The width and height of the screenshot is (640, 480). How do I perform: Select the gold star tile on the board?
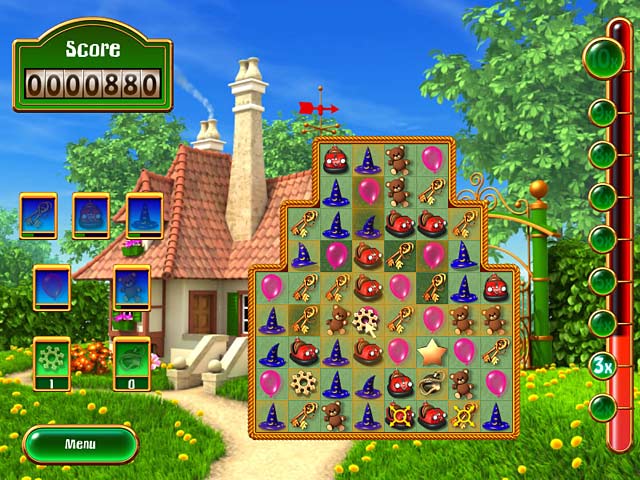click(432, 351)
